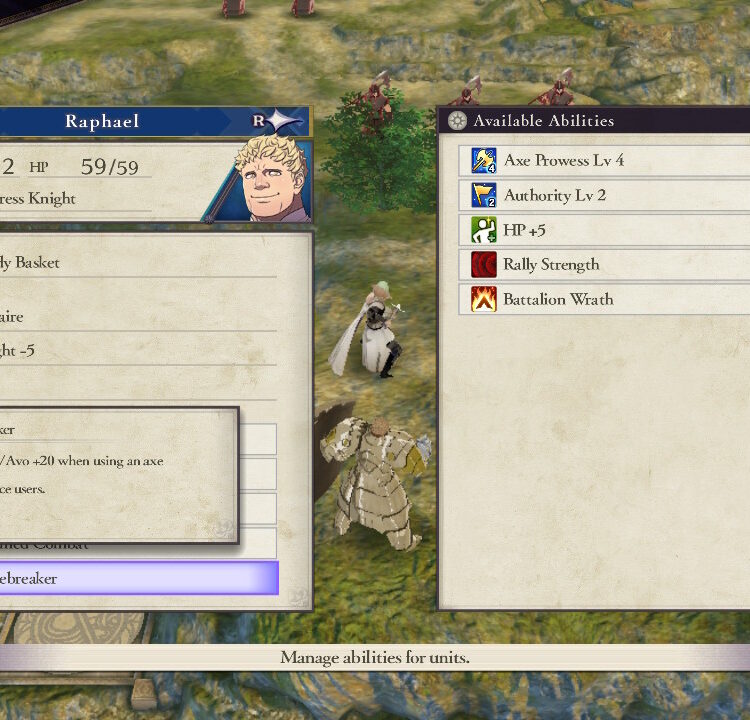
Task: Select Rally Strength from available abilities
Action: [551, 265]
